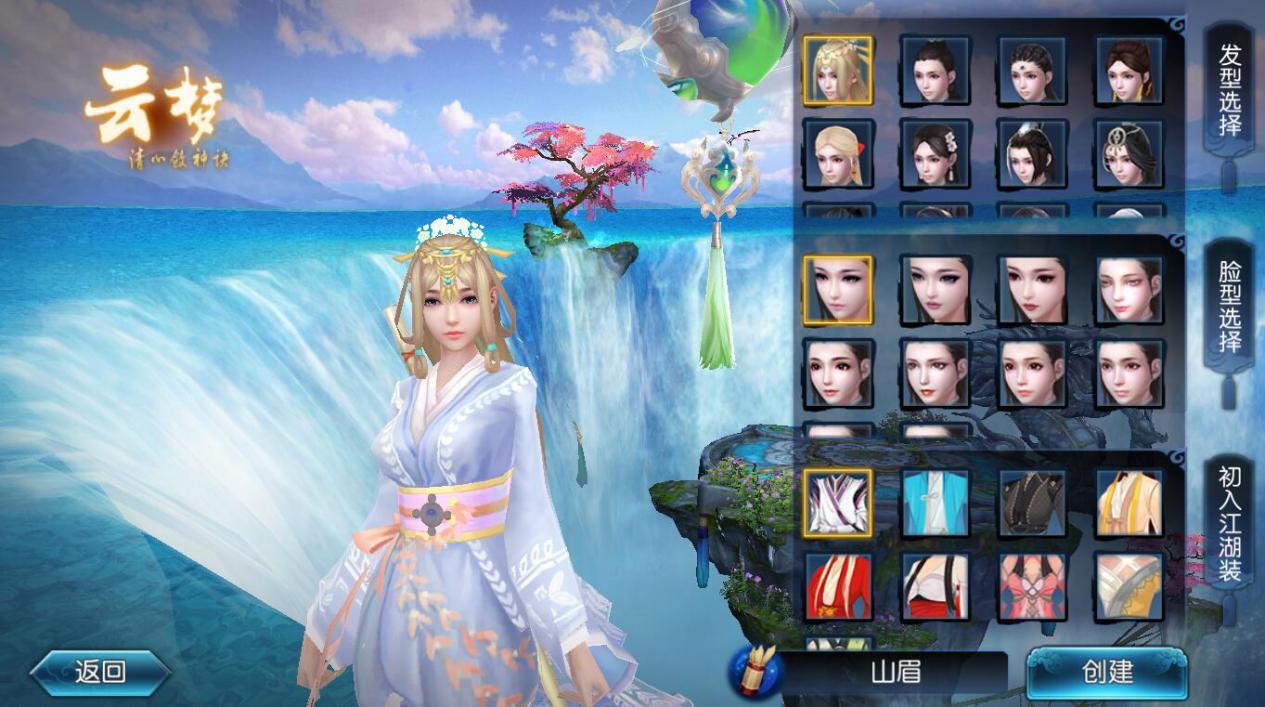
Task: Choose the black hair with white flowers
Action: (x=935, y=154)
